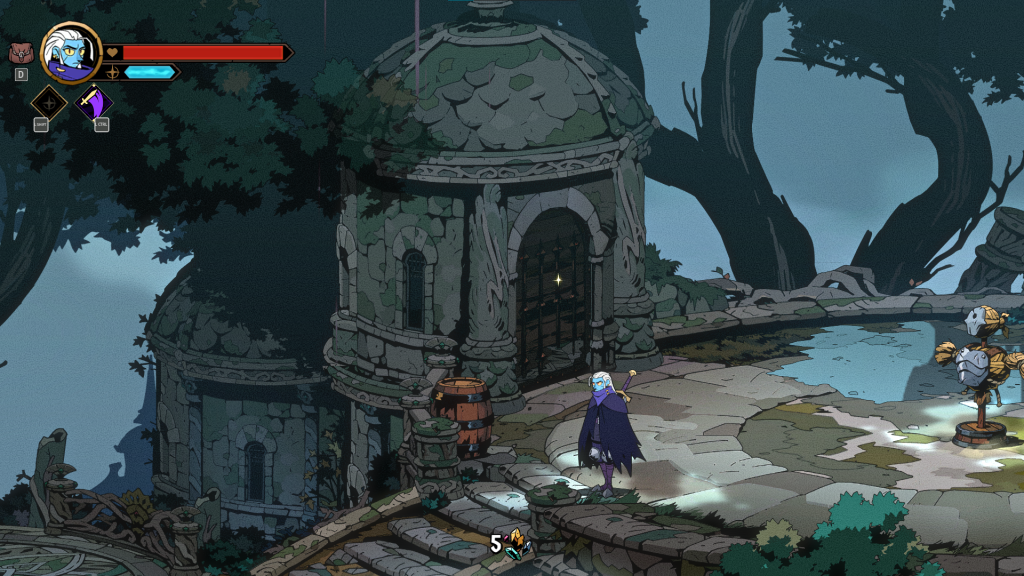Select the dark compass-star ability slot
This screenshot has width=1024, height=576.
click(49, 103)
